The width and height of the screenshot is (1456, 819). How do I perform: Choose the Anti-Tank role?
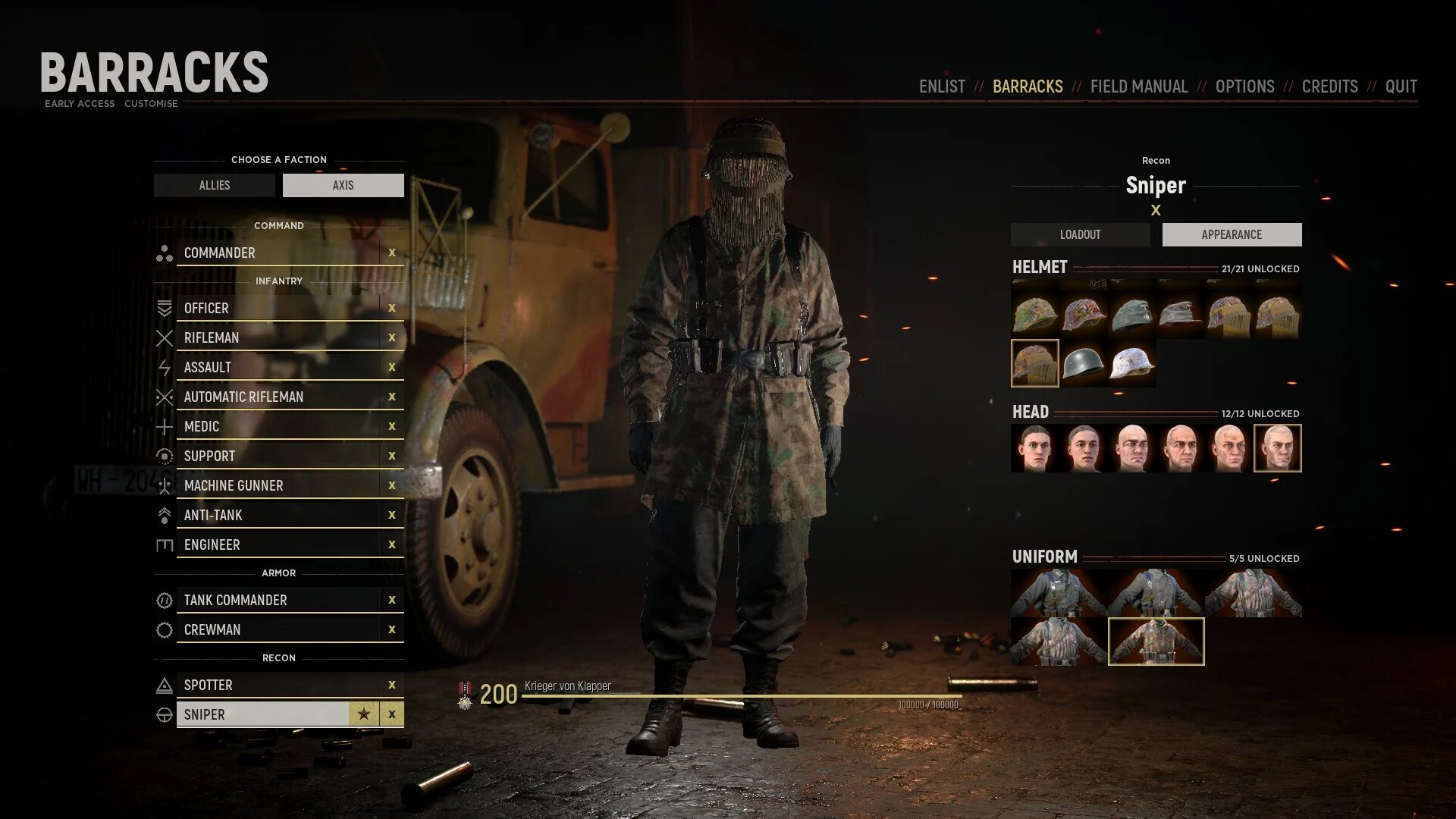point(278,516)
